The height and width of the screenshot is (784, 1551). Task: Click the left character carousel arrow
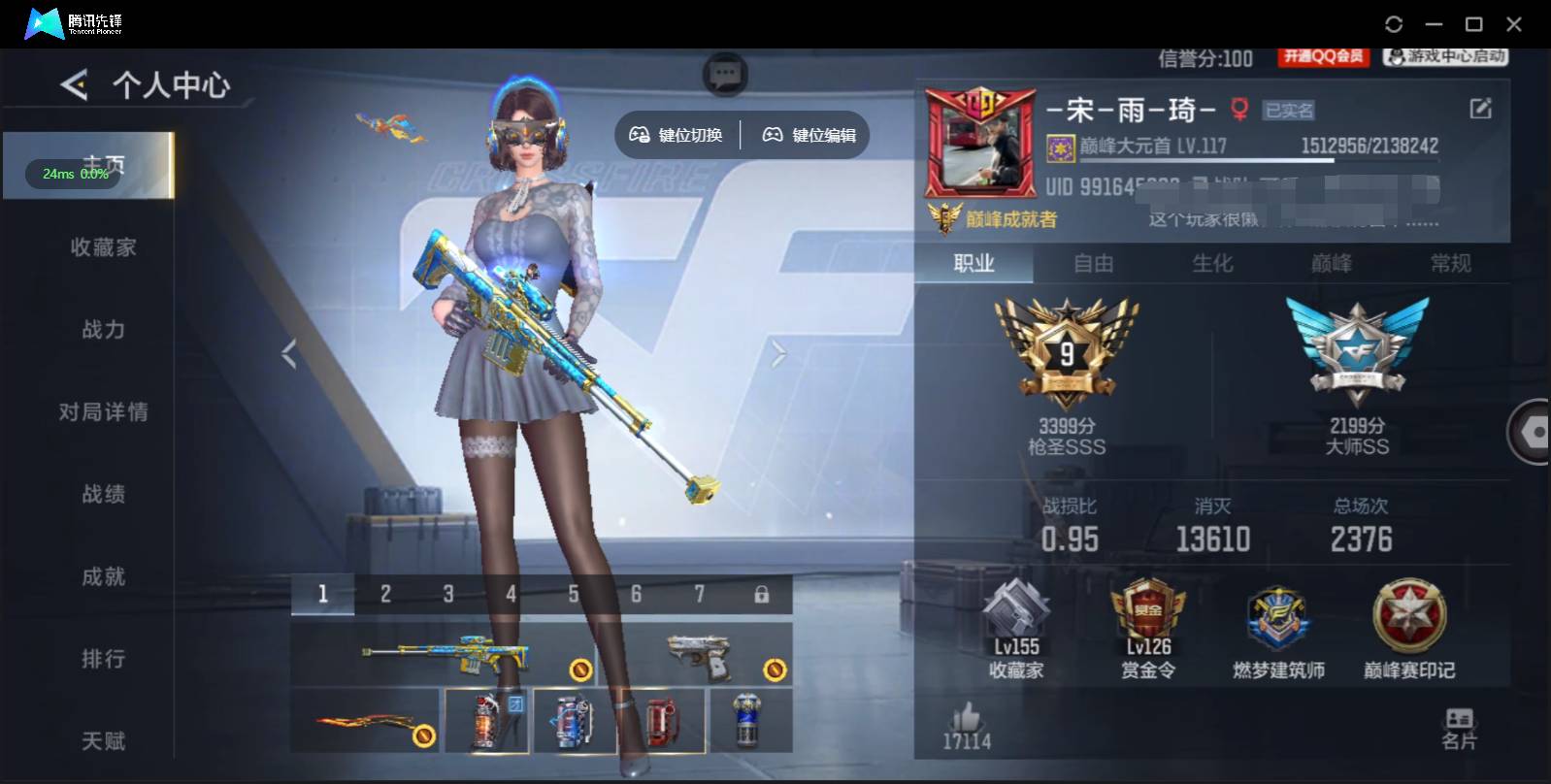(x=287, y=352)
